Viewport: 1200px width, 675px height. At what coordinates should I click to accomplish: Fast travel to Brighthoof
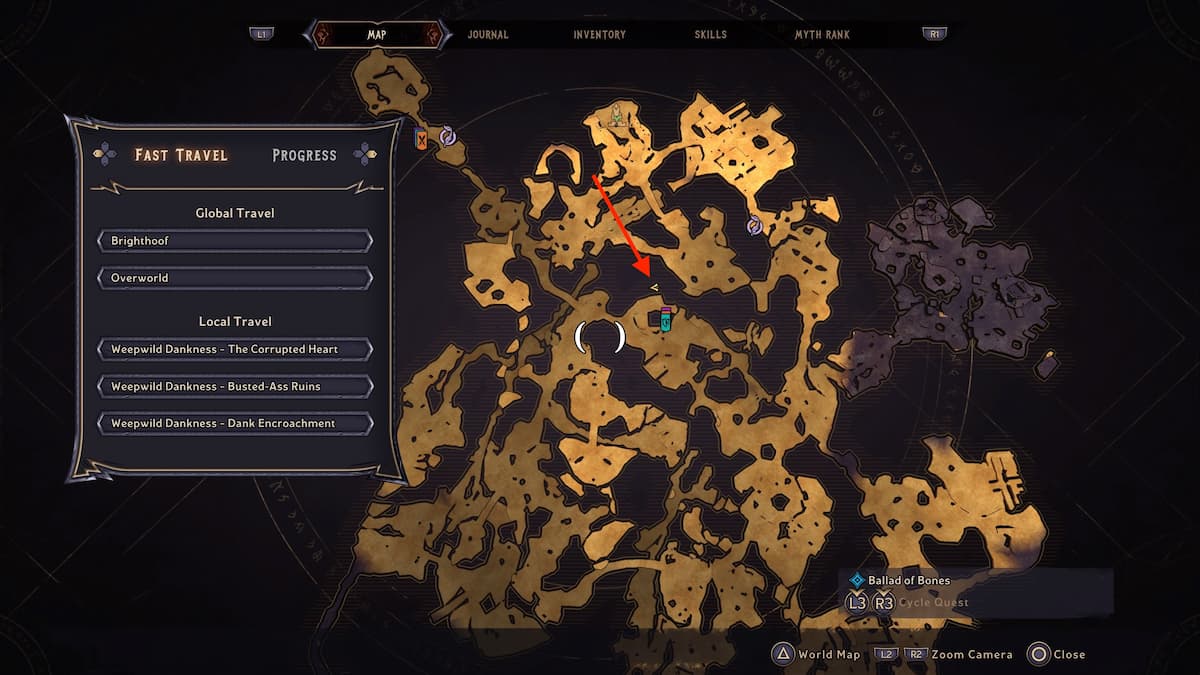tap(235, 241)
